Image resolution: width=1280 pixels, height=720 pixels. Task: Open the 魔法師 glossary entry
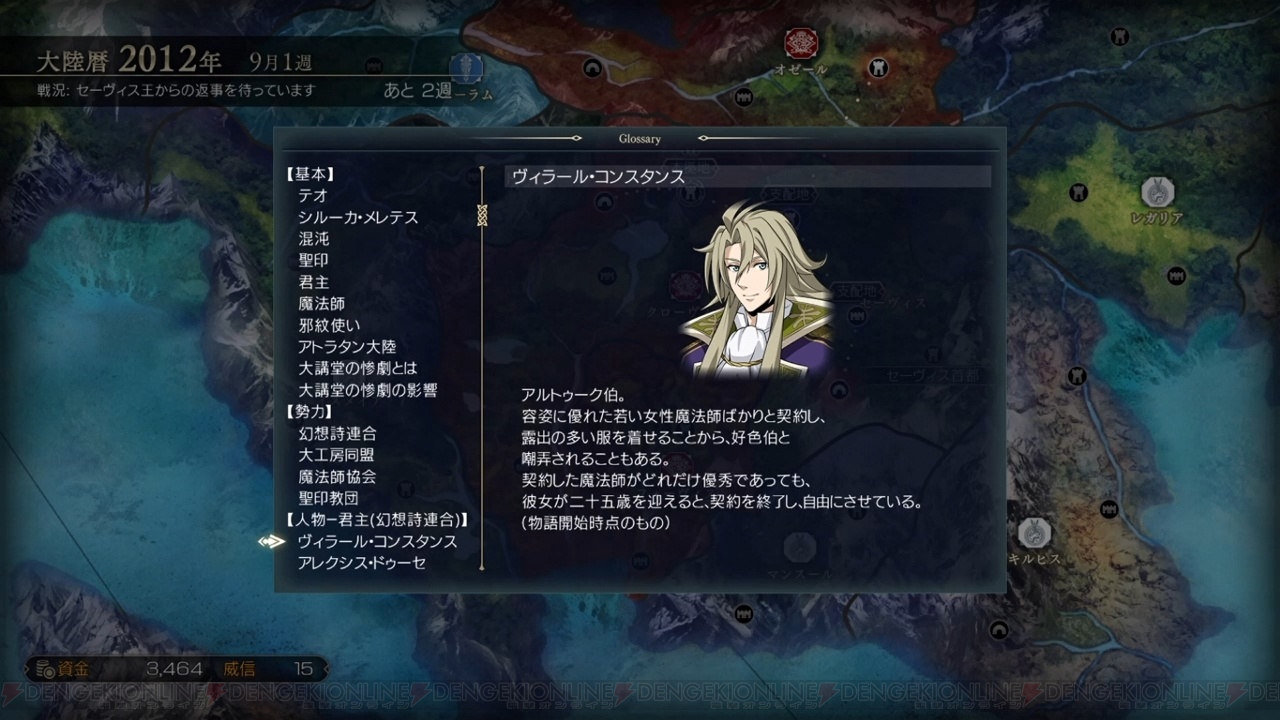(x=321, y=304)
